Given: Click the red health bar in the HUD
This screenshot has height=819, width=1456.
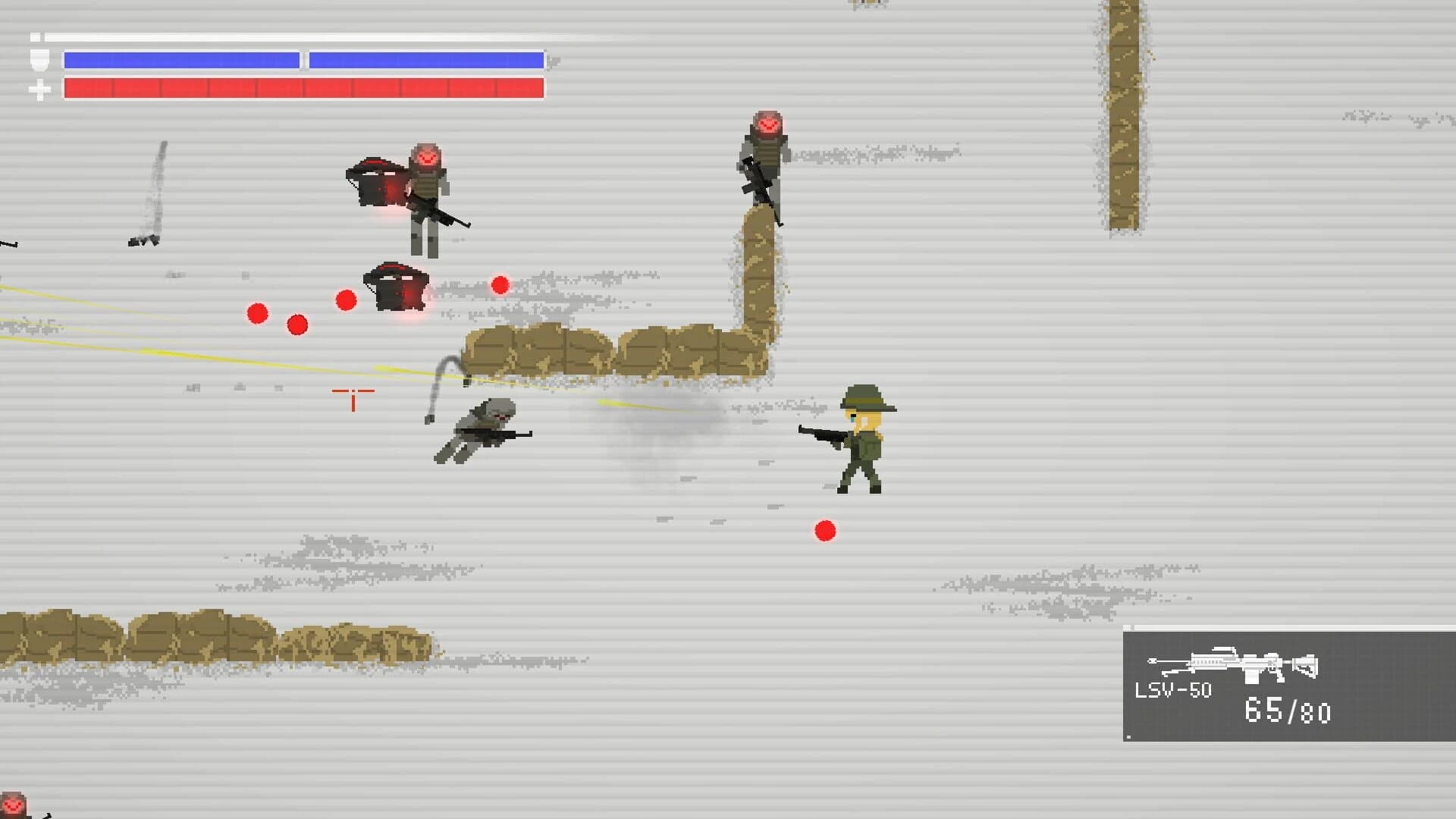Looking at the screenshot, I should pyautogui.click(x=303, y=88).
